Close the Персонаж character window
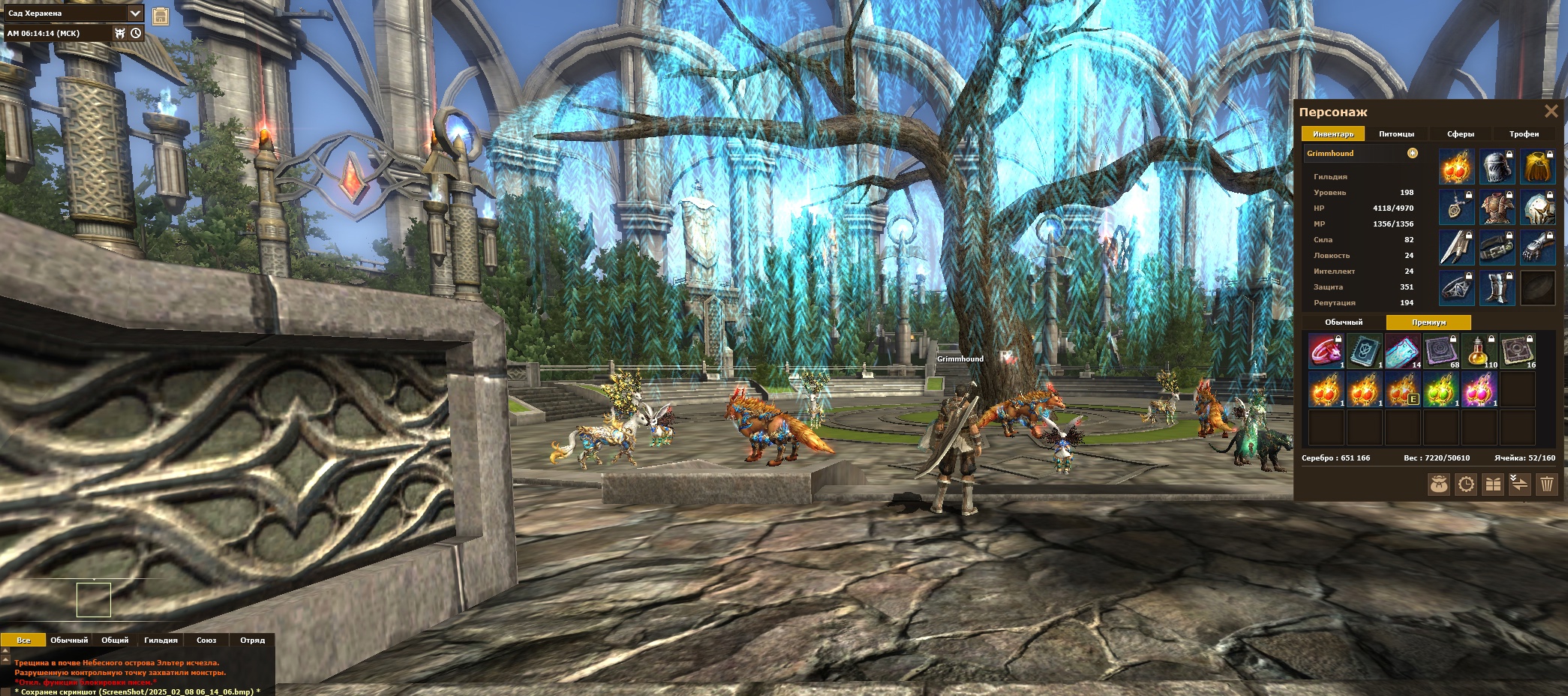The width and height of the screenshot is (1568, 696). (x=1551, y=112)
